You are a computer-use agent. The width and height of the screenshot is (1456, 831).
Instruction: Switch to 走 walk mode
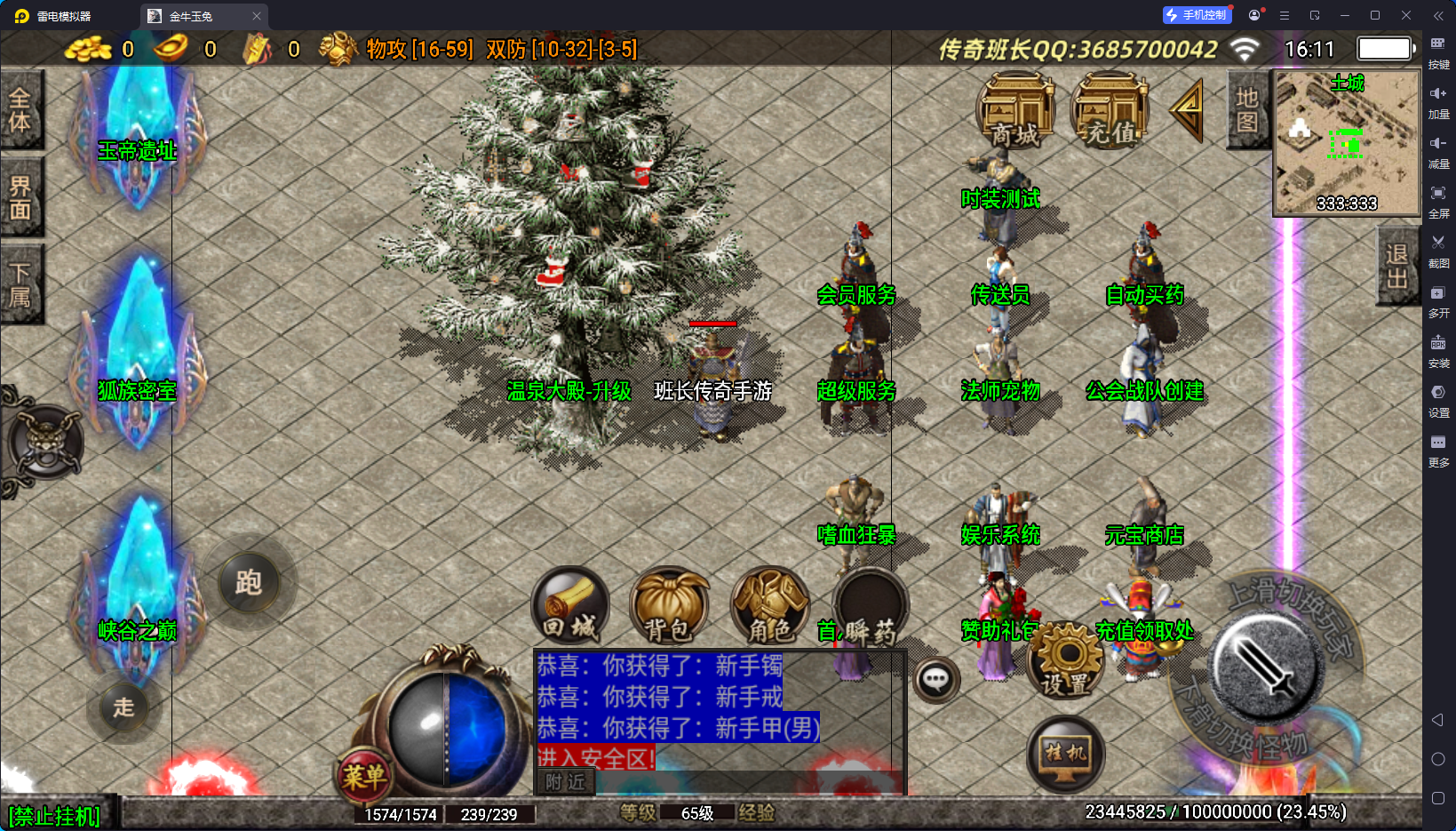tap(123, 707)
